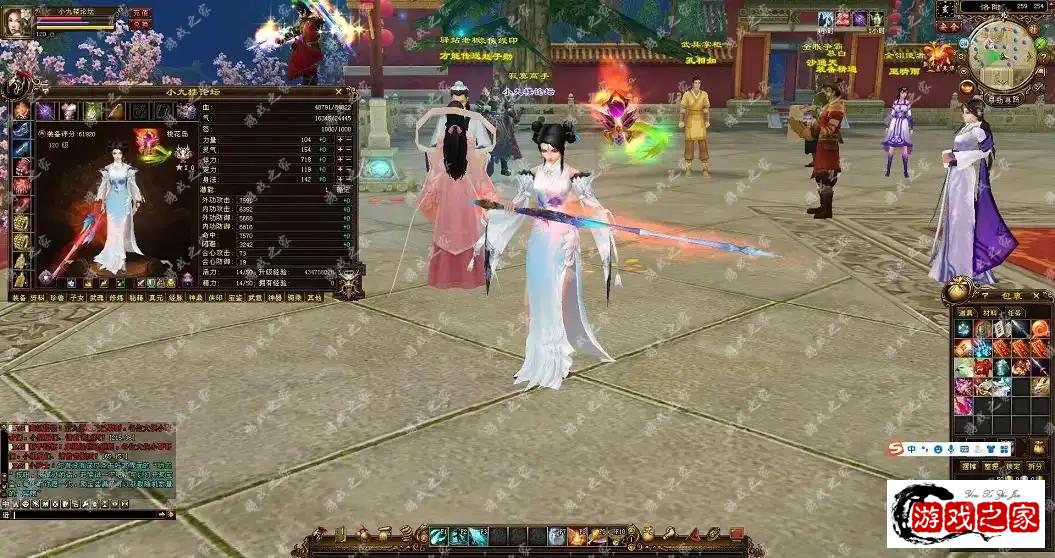Click the player portrait avatar
Image resolution: width=1055 pixels, height=558 pixels.
point(17,22)
